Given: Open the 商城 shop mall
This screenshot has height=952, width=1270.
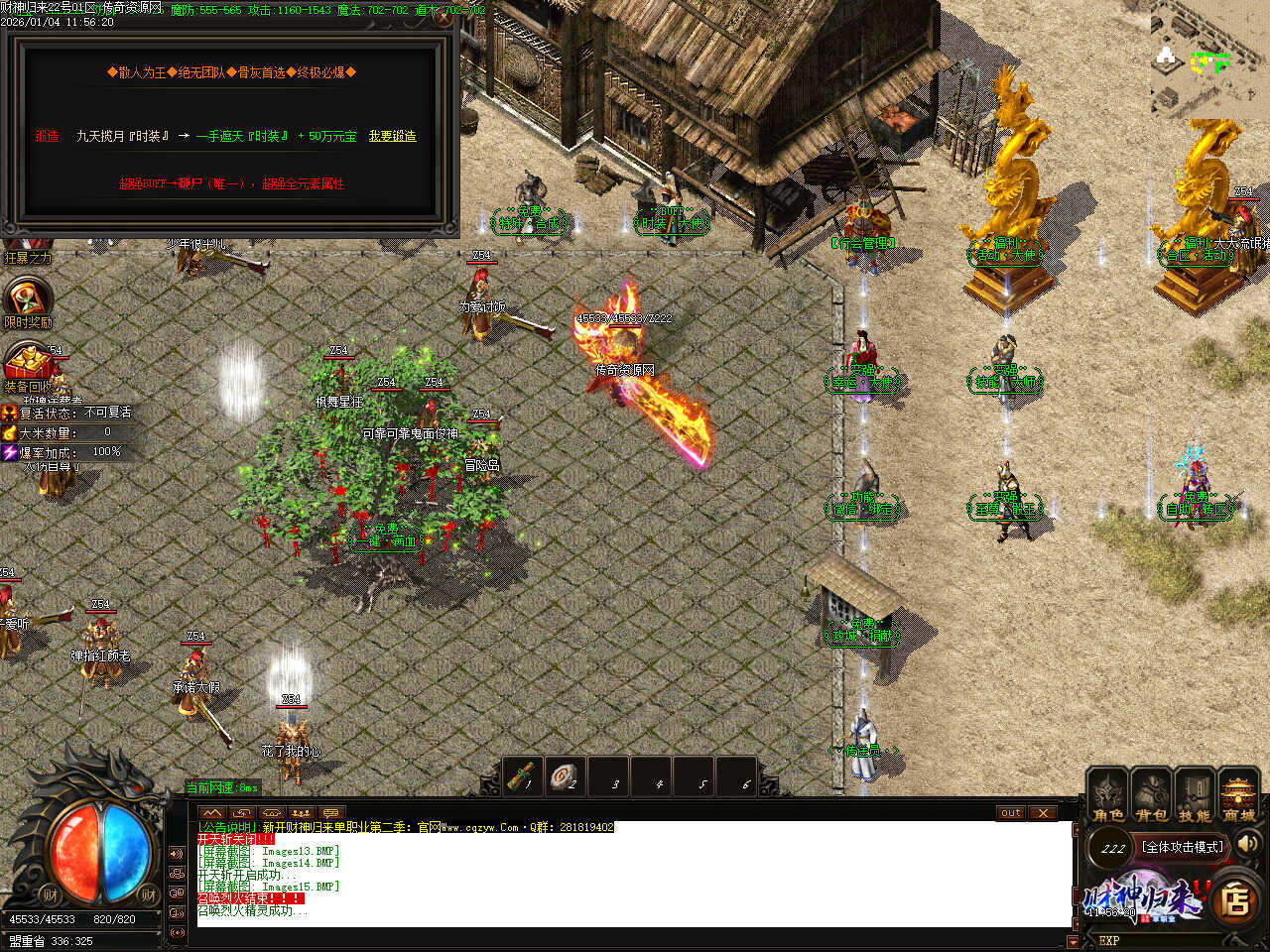Looking at the screenshot, I should 1238,796.
